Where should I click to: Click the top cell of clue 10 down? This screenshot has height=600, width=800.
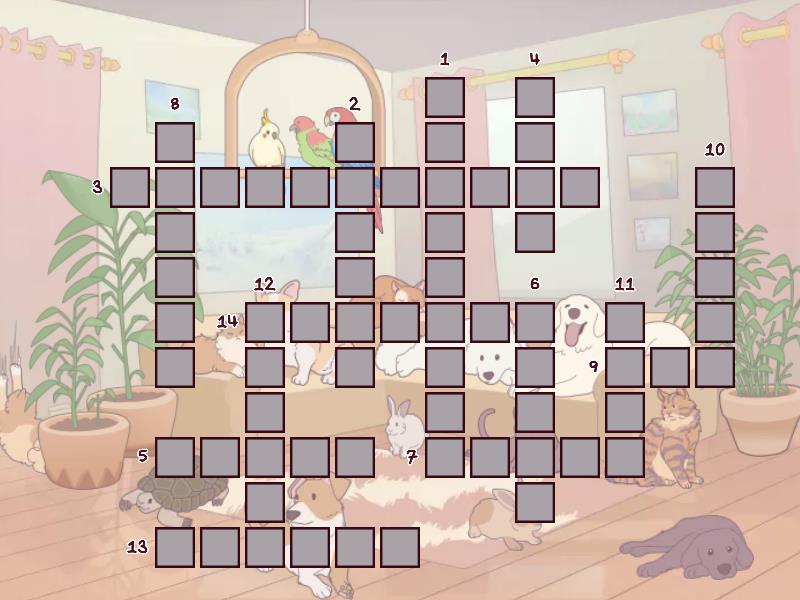(715, 187)
